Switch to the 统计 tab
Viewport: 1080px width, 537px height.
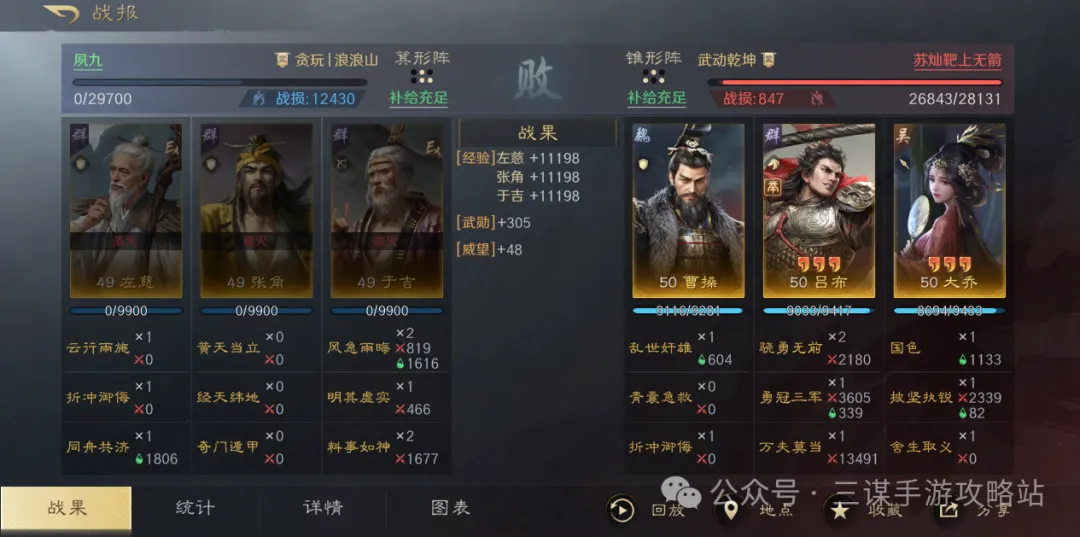(194, 508)
